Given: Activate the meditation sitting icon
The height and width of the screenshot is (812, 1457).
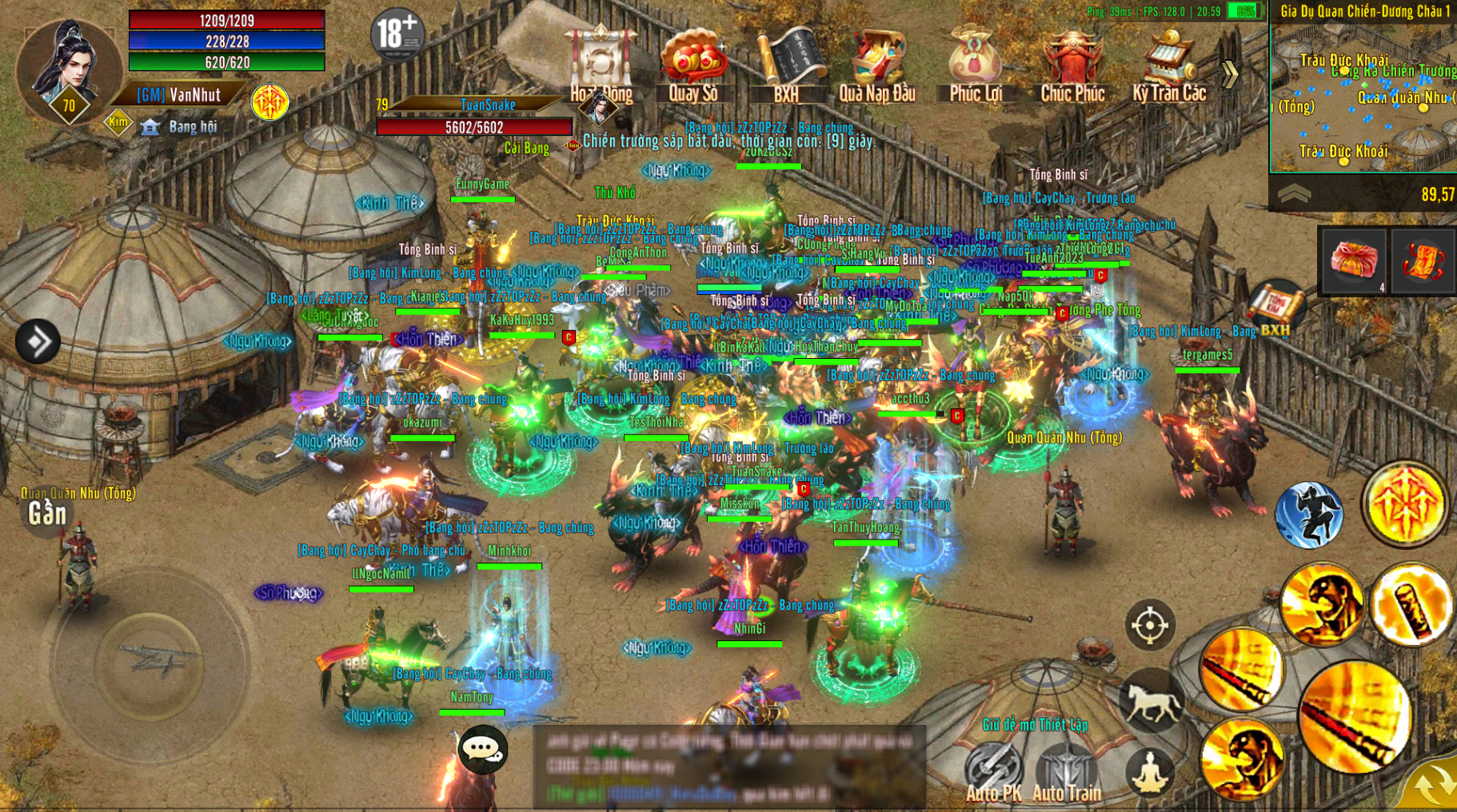Looking at the screenshot, I should click(1150, 771).
